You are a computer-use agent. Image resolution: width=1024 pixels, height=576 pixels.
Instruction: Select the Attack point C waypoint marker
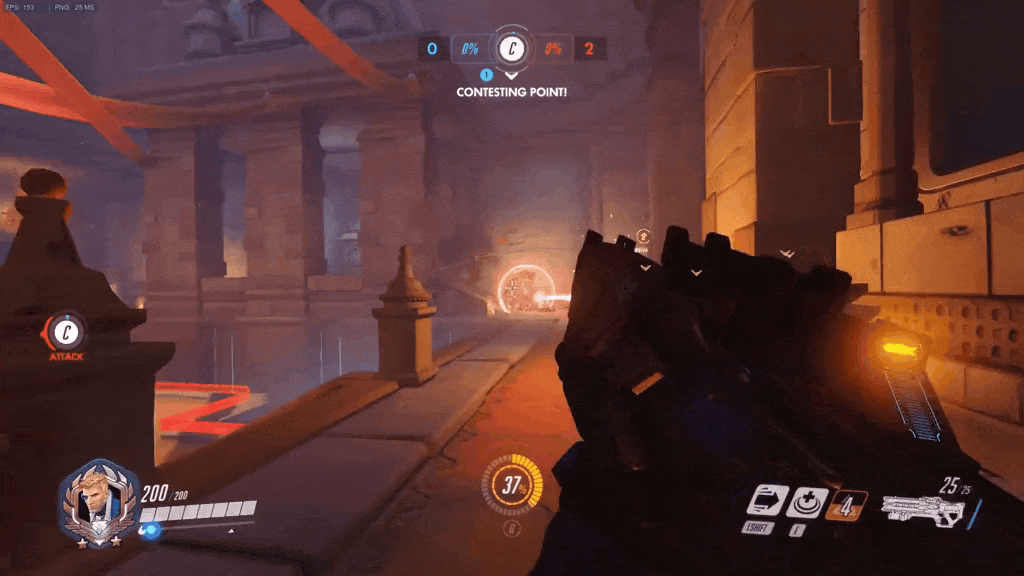67,330
